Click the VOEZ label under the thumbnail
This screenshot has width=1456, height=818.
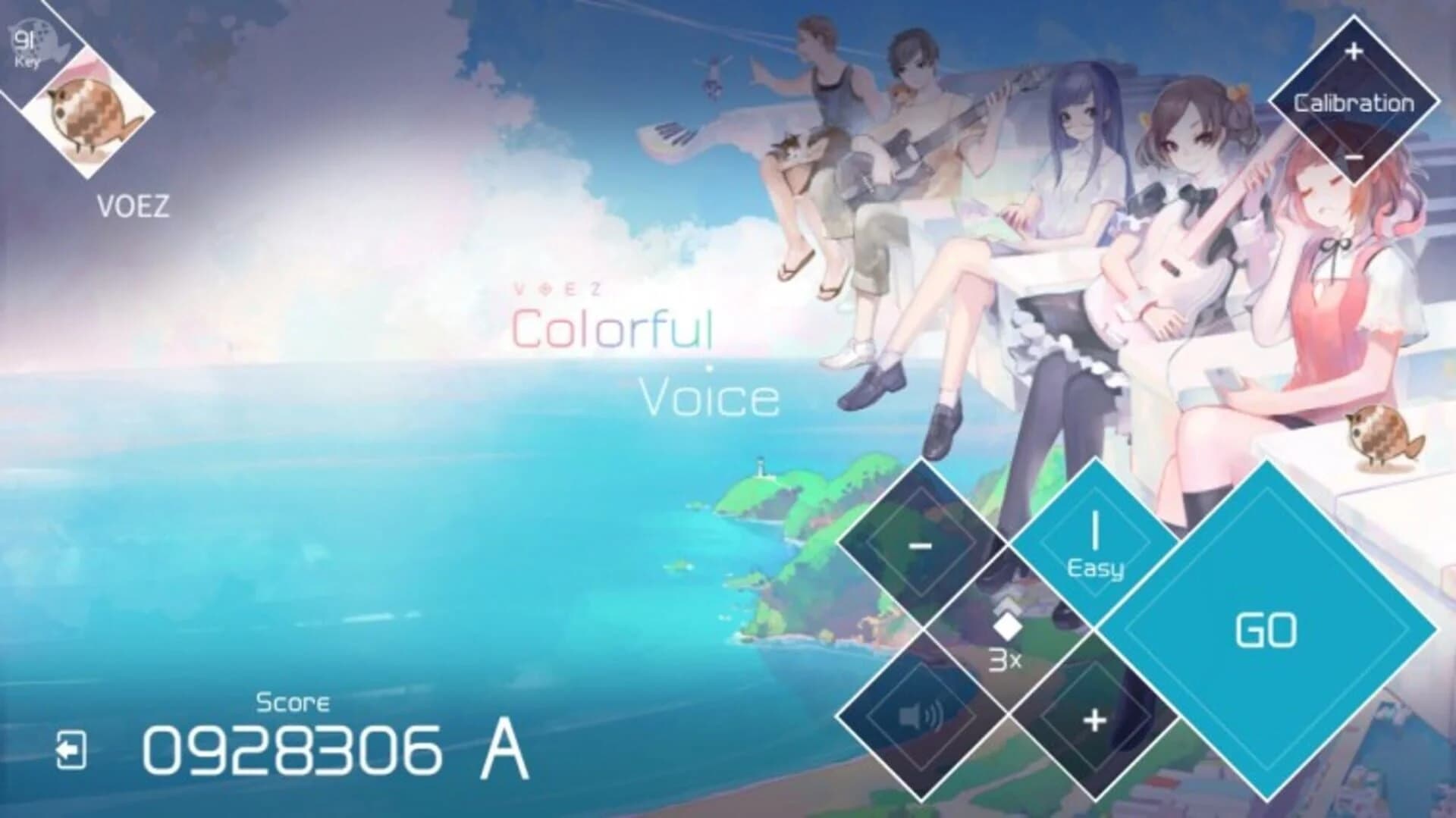tap(133, 205)
